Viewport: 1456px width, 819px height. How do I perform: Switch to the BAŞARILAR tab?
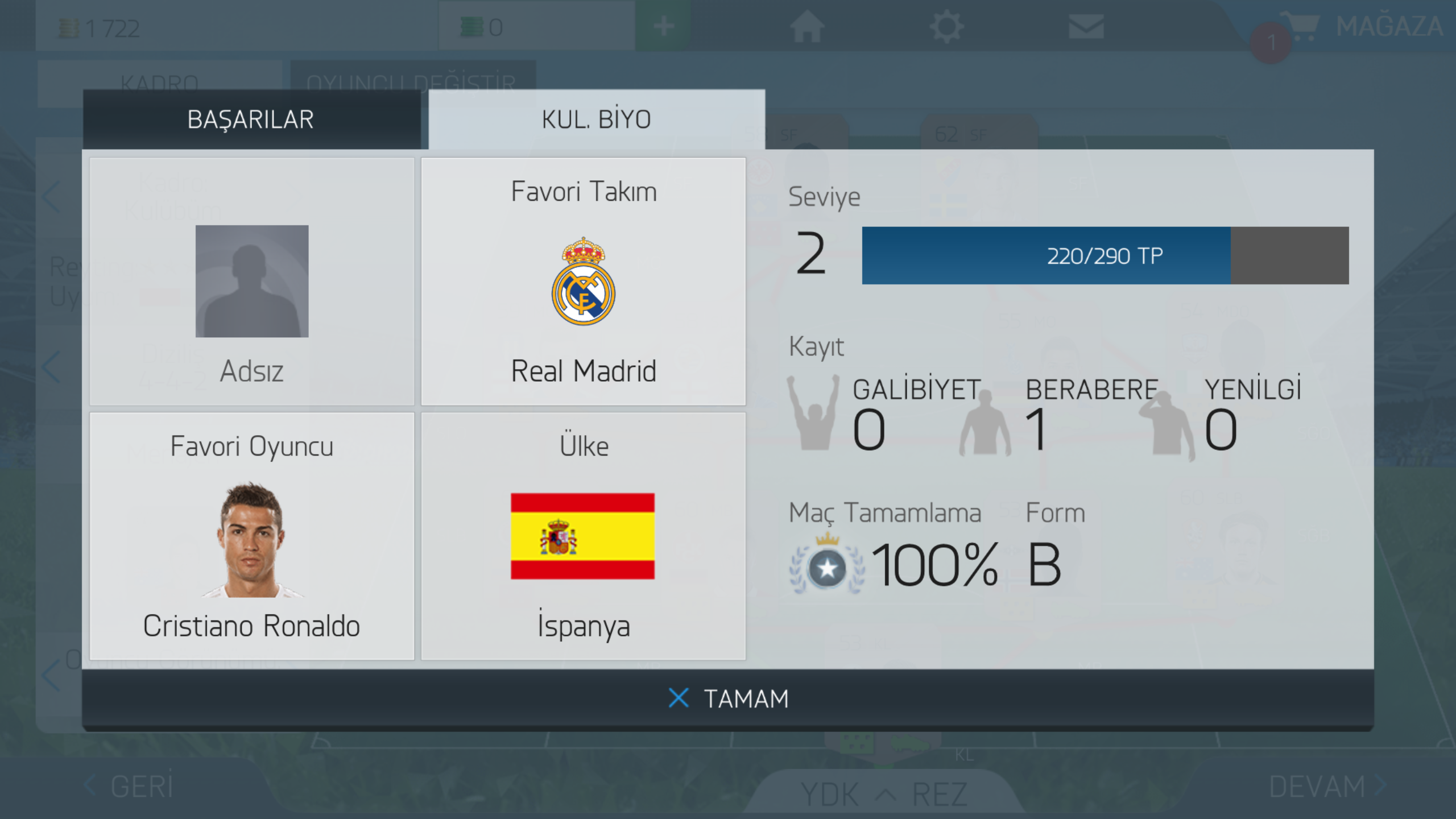click(251, 119)
